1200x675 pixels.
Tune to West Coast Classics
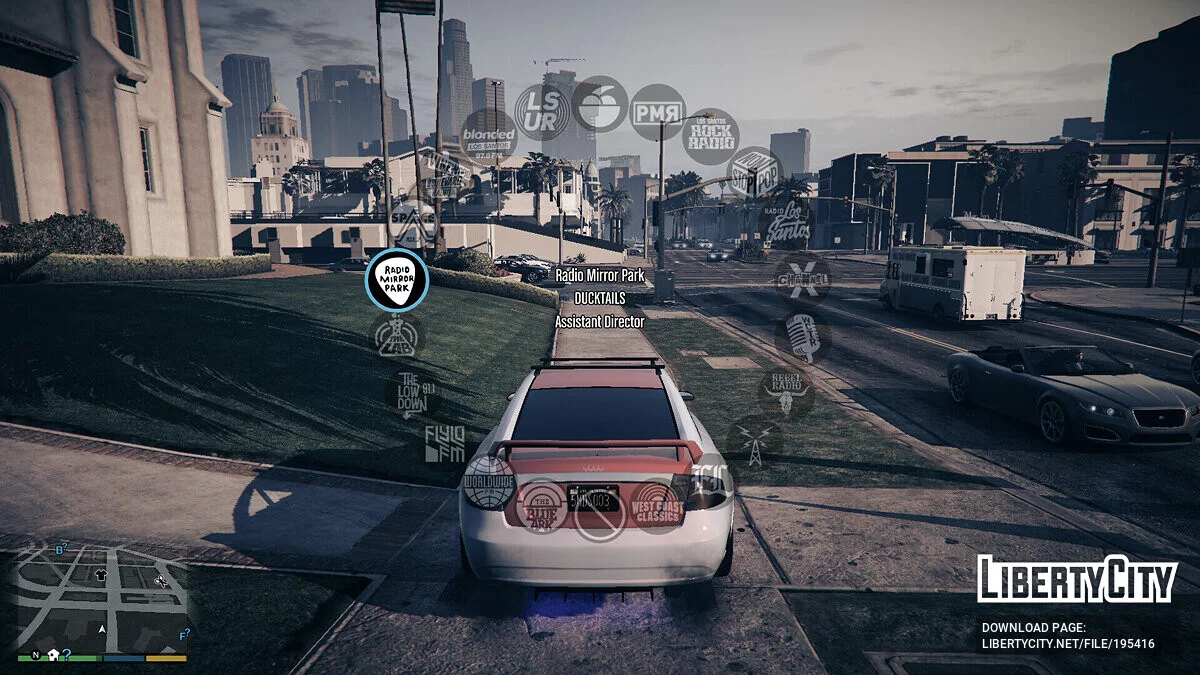[657, 506]
